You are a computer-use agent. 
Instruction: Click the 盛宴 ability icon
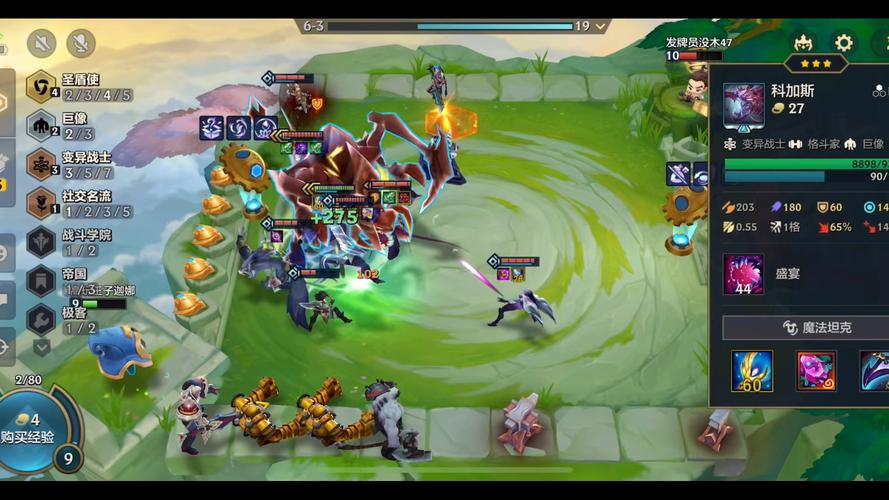tap(743, 274)
